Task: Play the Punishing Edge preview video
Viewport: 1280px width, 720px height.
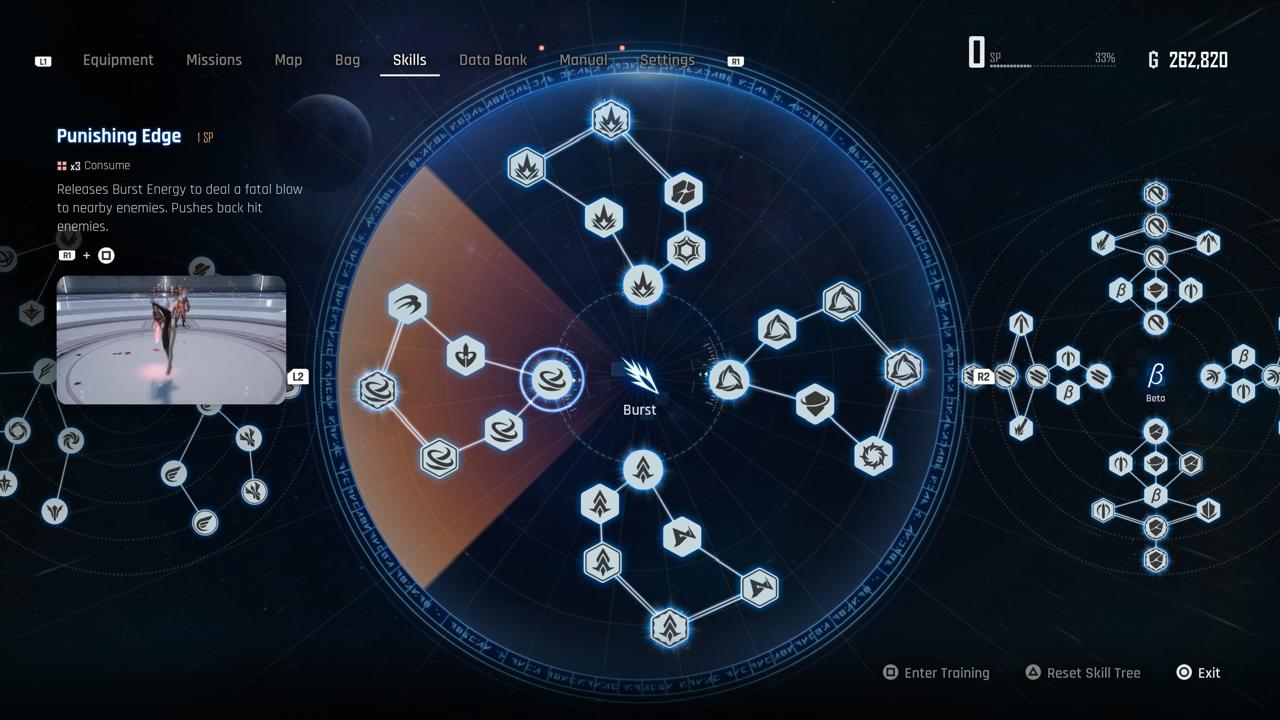Action: 171,340
